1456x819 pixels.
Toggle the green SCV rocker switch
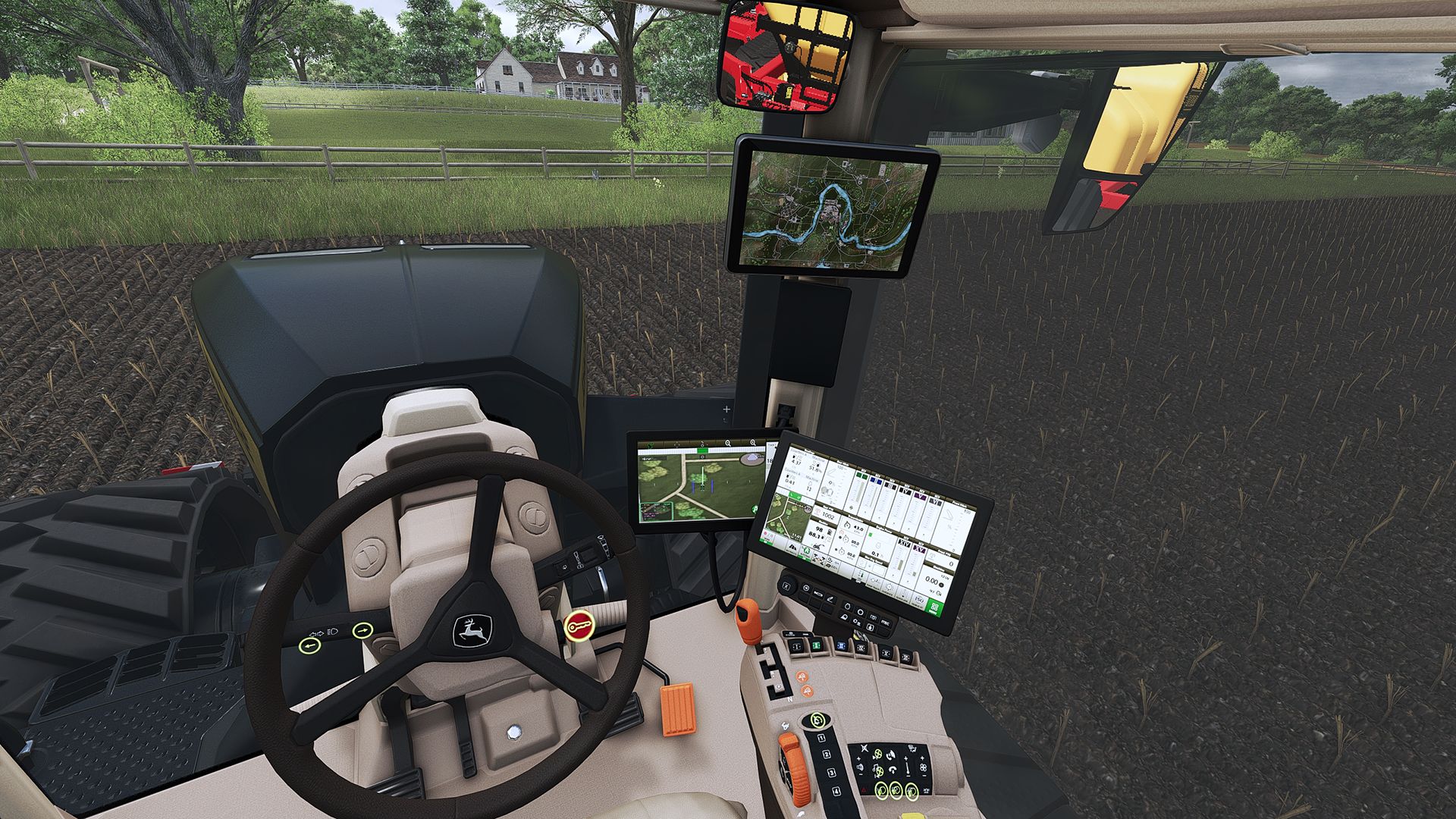click(815, 645)
